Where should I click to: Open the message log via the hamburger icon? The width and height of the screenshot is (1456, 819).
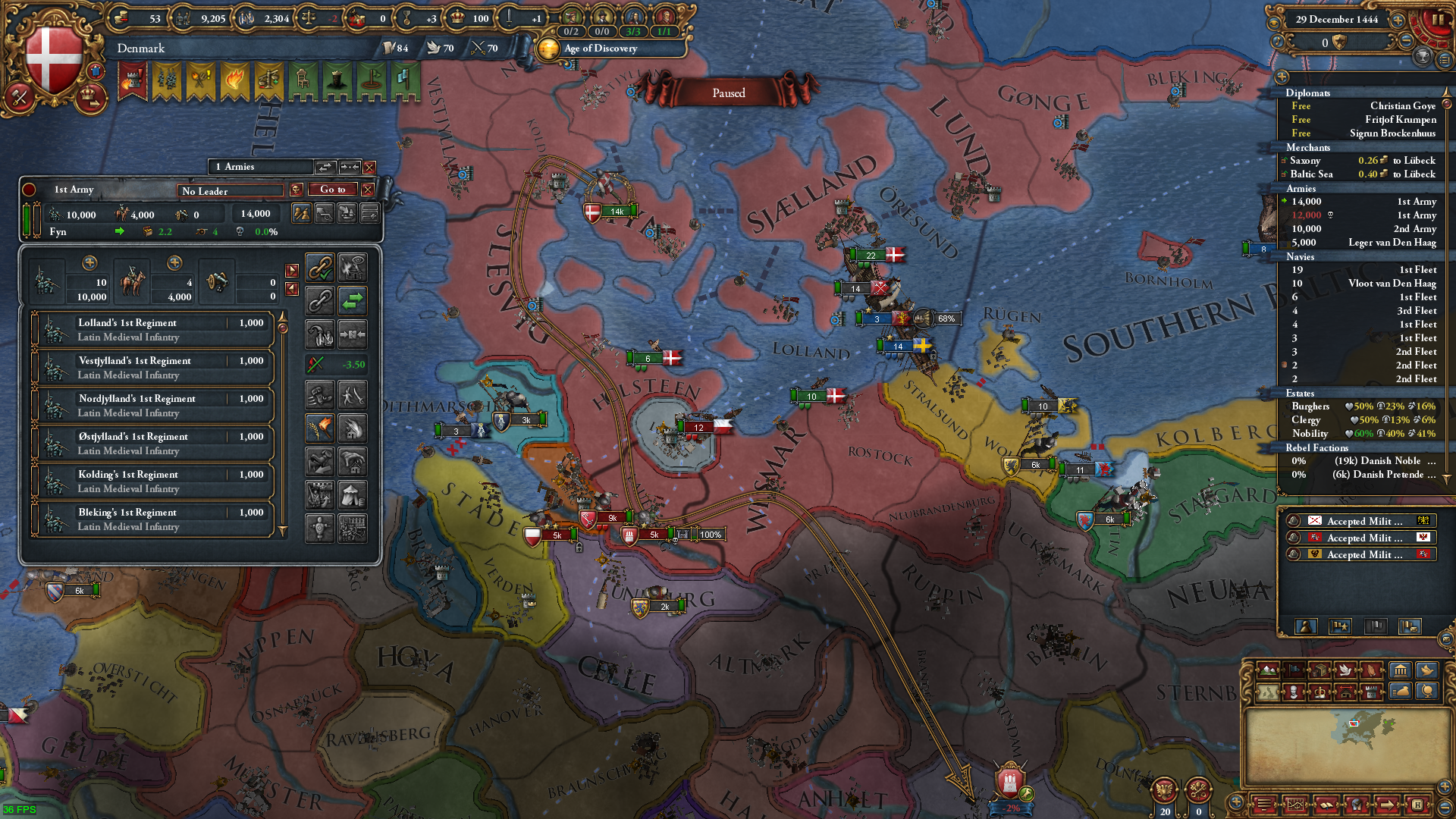point(1265,806)
